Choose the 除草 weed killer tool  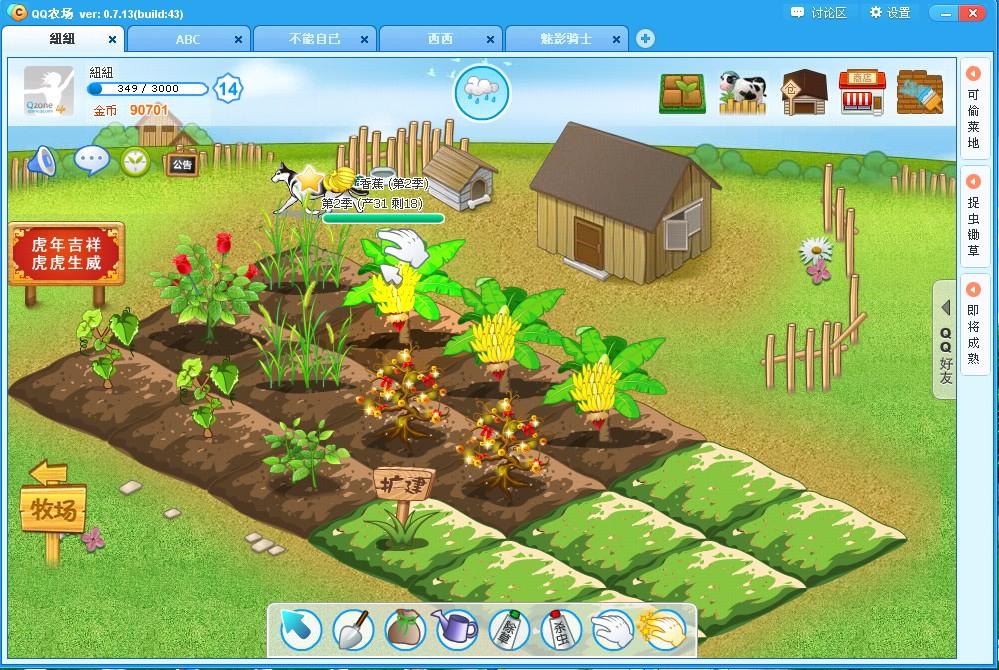(508, 630)
